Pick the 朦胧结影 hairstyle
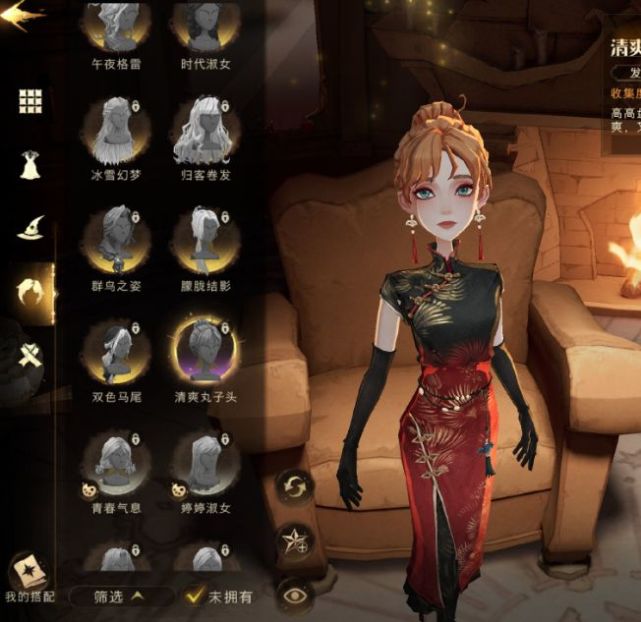The image size is (641, 622). click(x=204, y=241)
